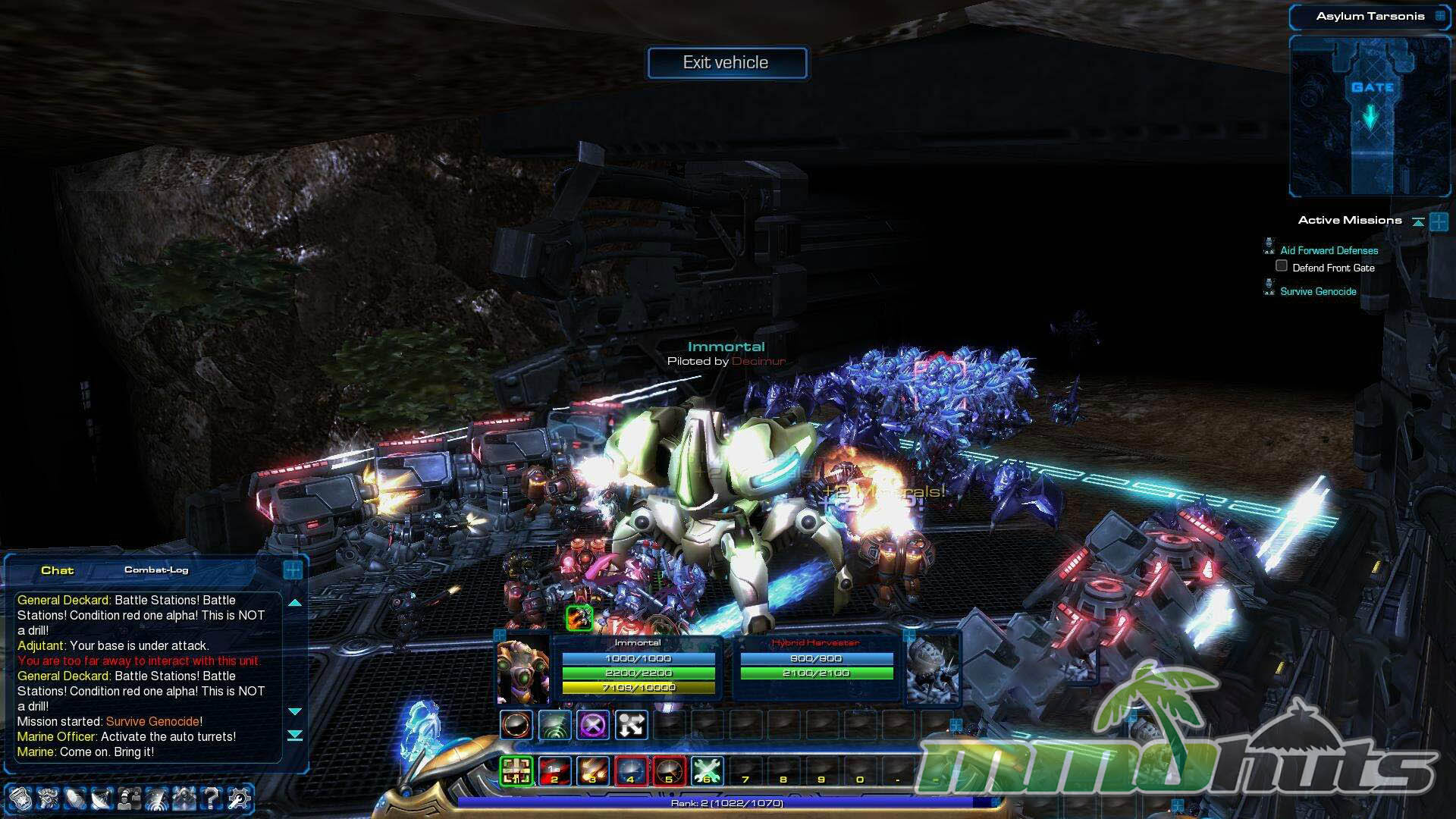This screenshot has width=1456, height=819.
Task: Open help with the question mark icon
Action: [212, 798]
